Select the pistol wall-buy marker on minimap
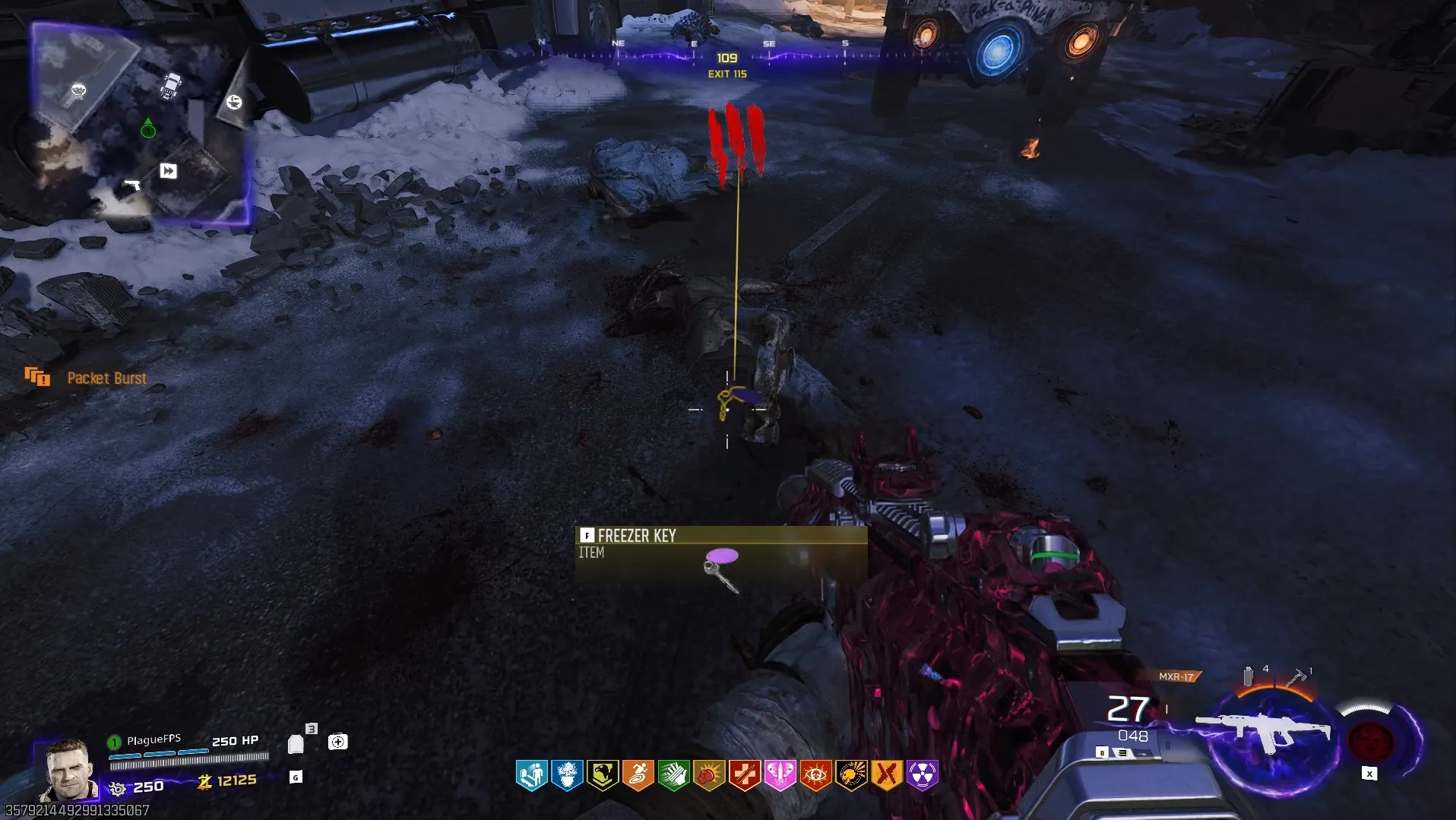1456x820 pixels. [132, 185]
